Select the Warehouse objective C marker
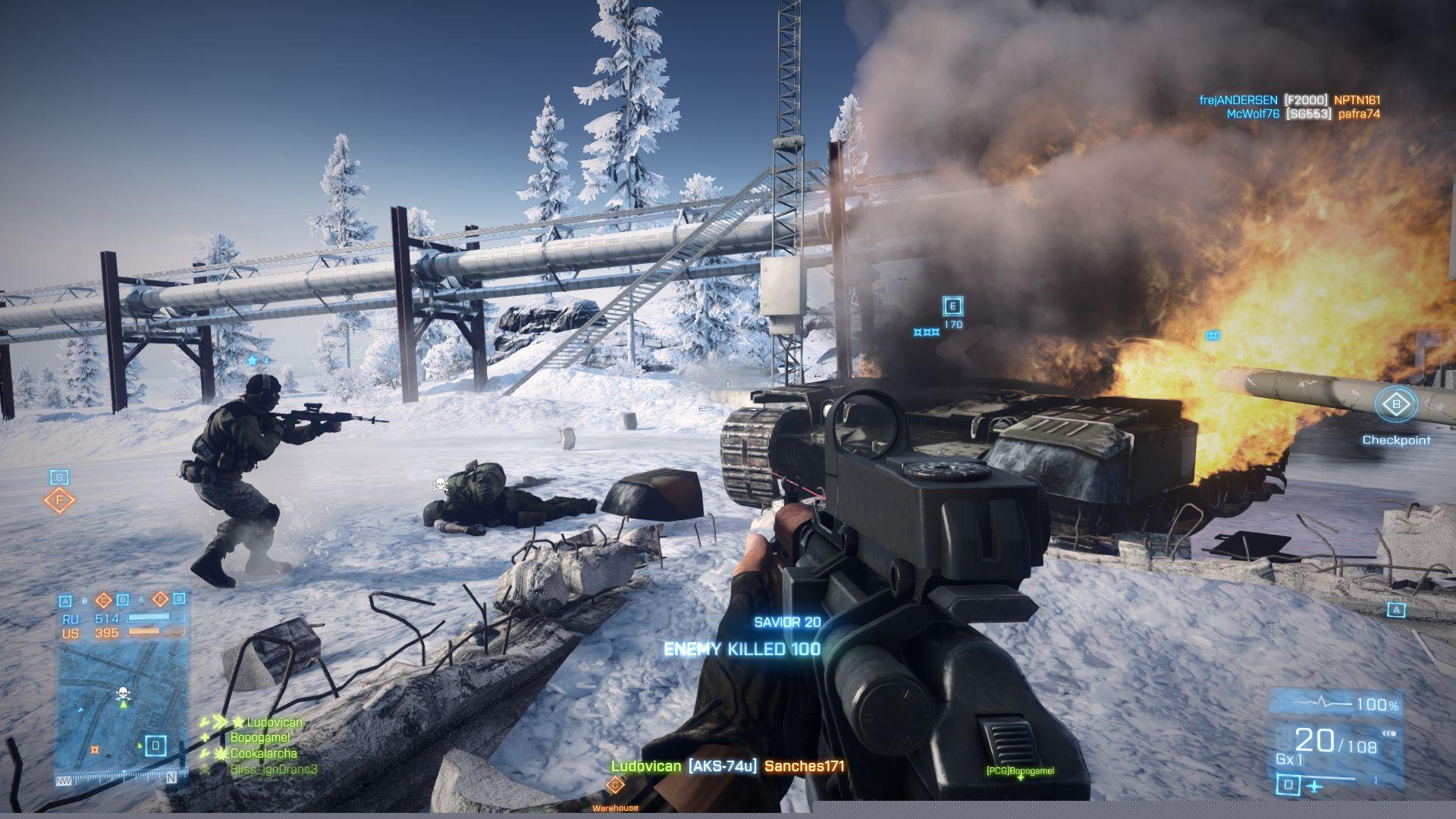The width and height of the screenshot is (1456, 819). (614, 786)
